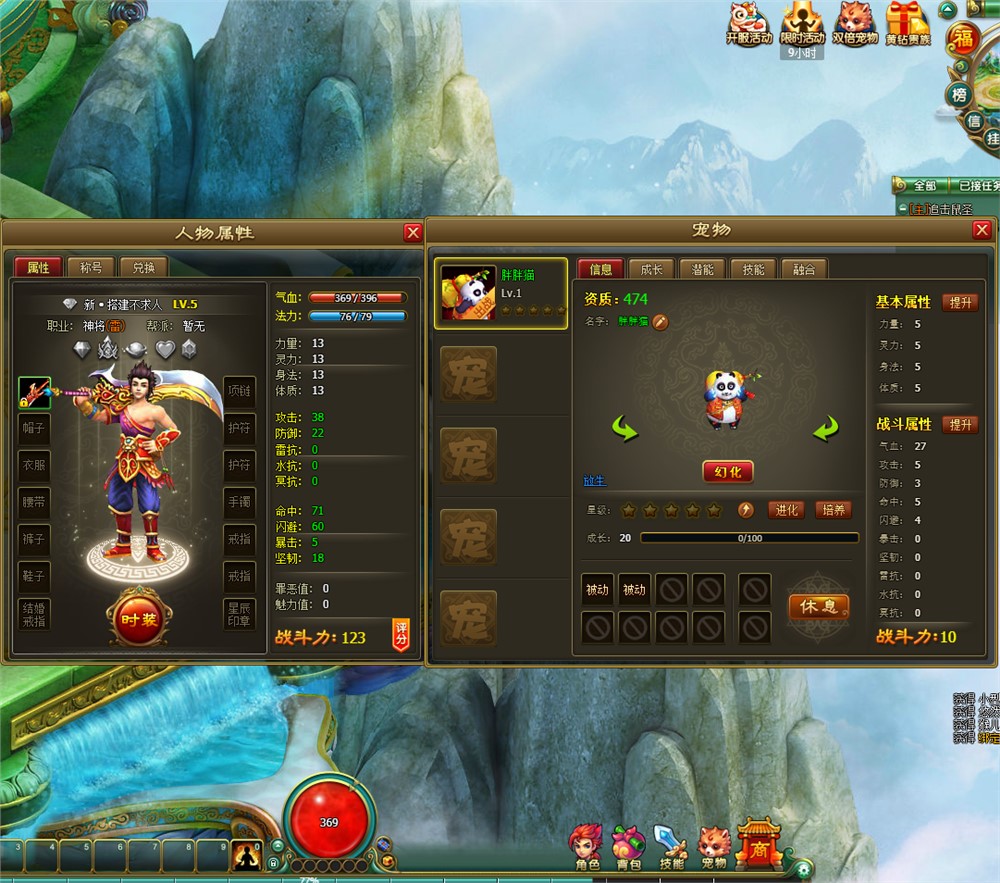Click 提升 beside 基本属性
The height and width of the screenshot is (883, 1000).
point(960,302)
